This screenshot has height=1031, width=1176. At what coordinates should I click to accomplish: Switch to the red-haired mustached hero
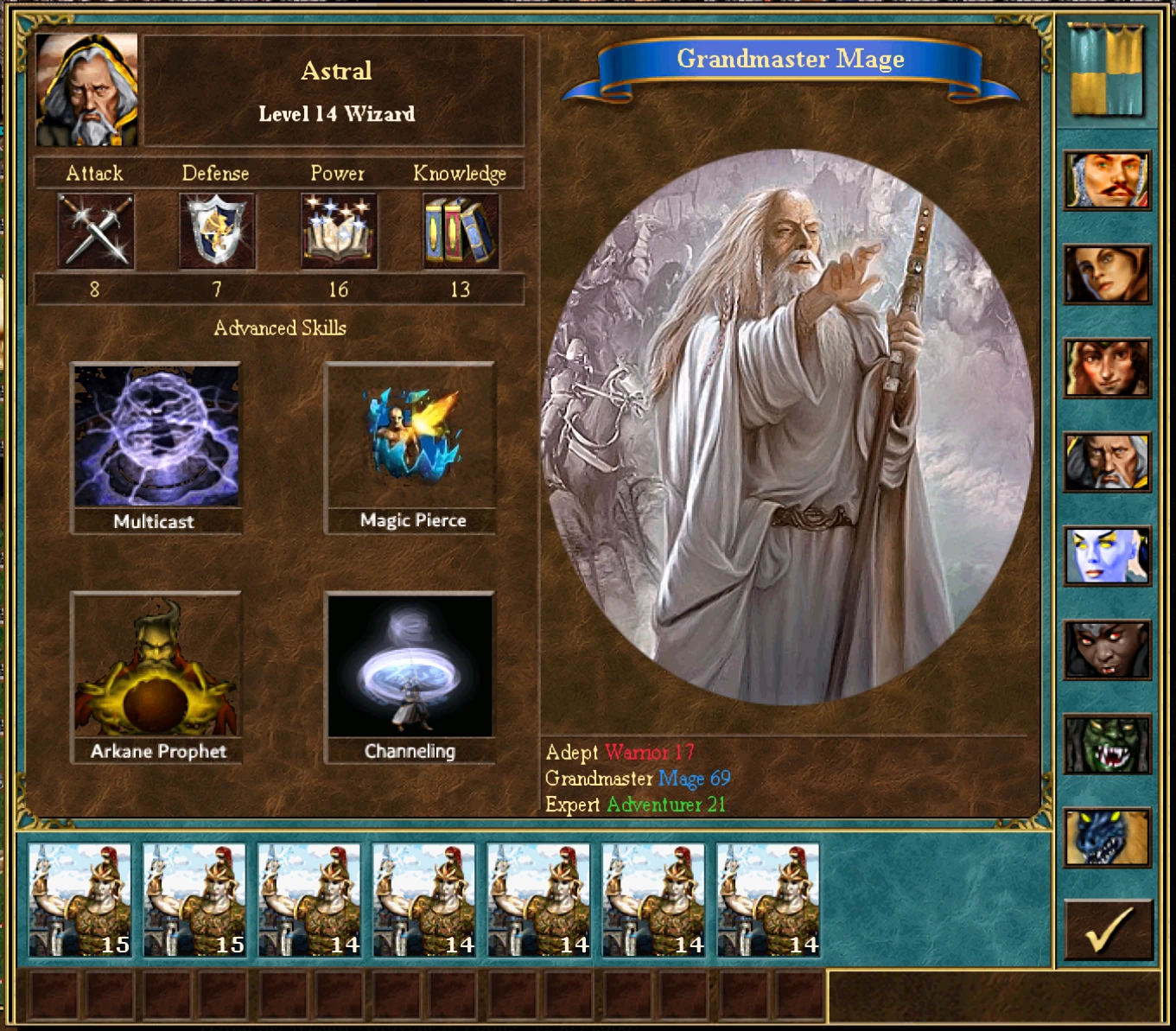[x=1107, y=181]
